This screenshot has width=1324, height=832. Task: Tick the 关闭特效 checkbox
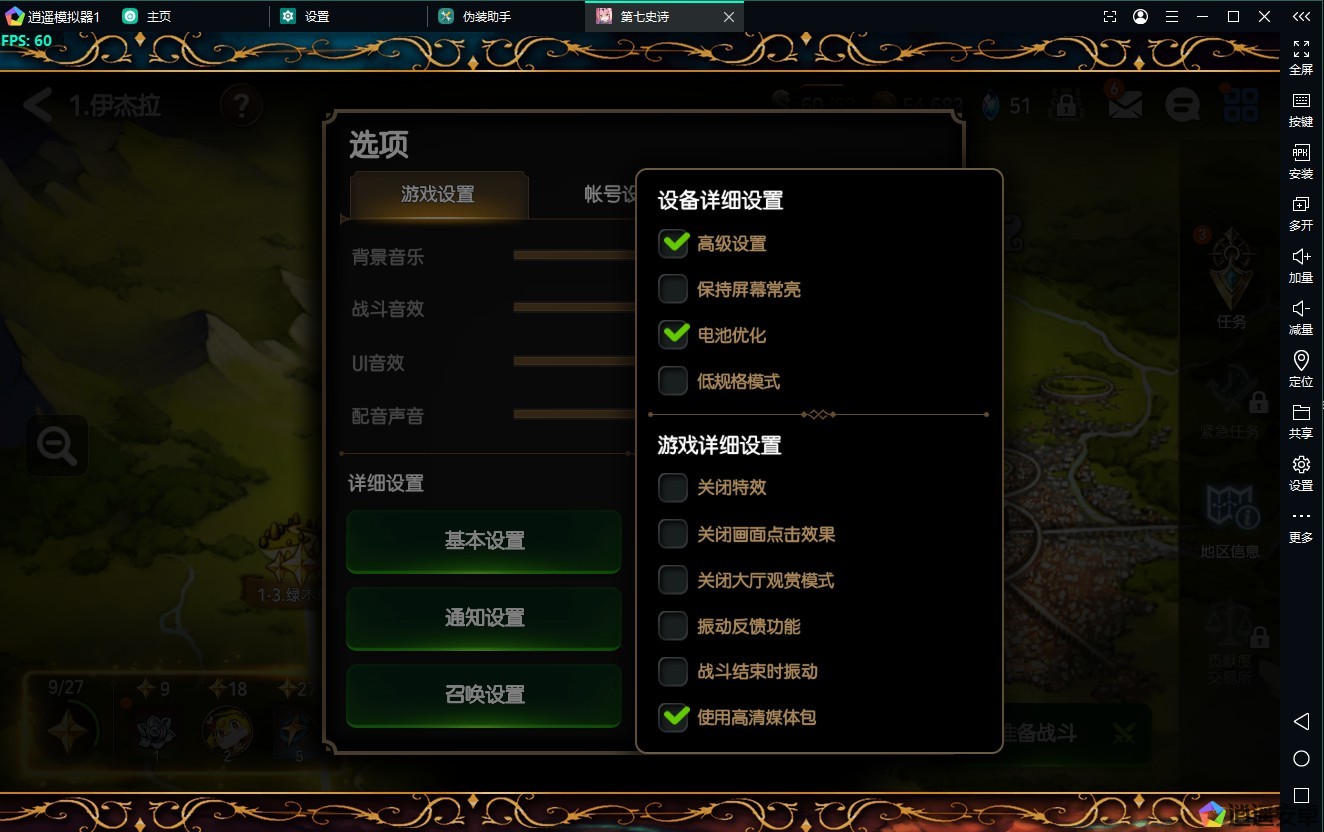[x=673, y=488]
